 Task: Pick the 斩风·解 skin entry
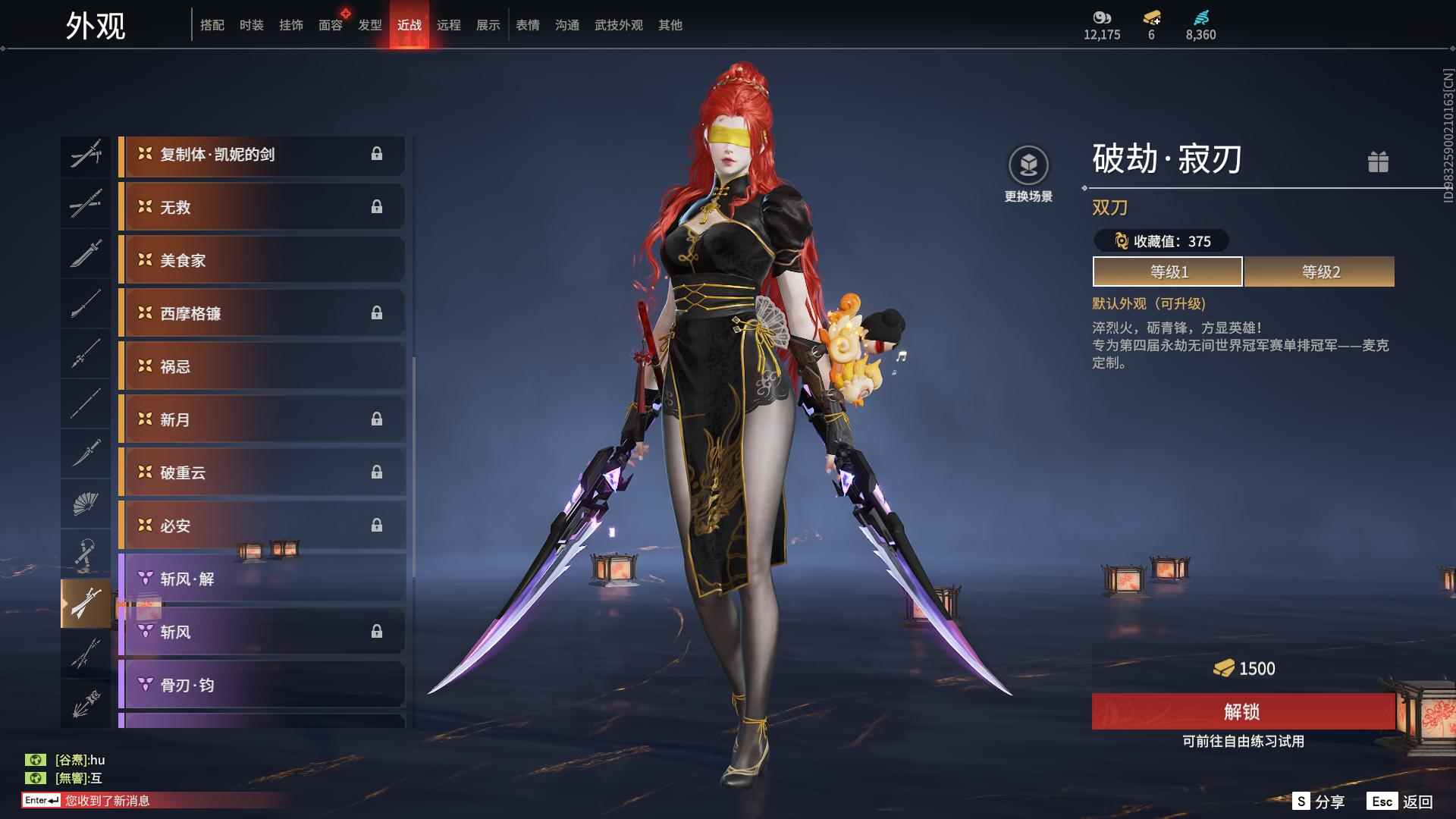262,579
